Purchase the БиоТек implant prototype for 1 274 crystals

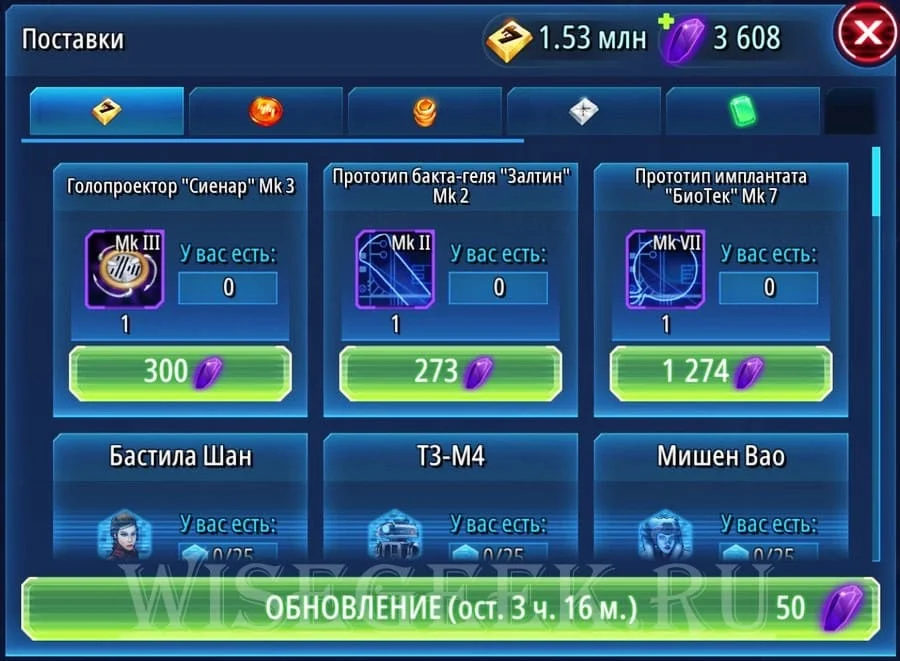(720, 372)
